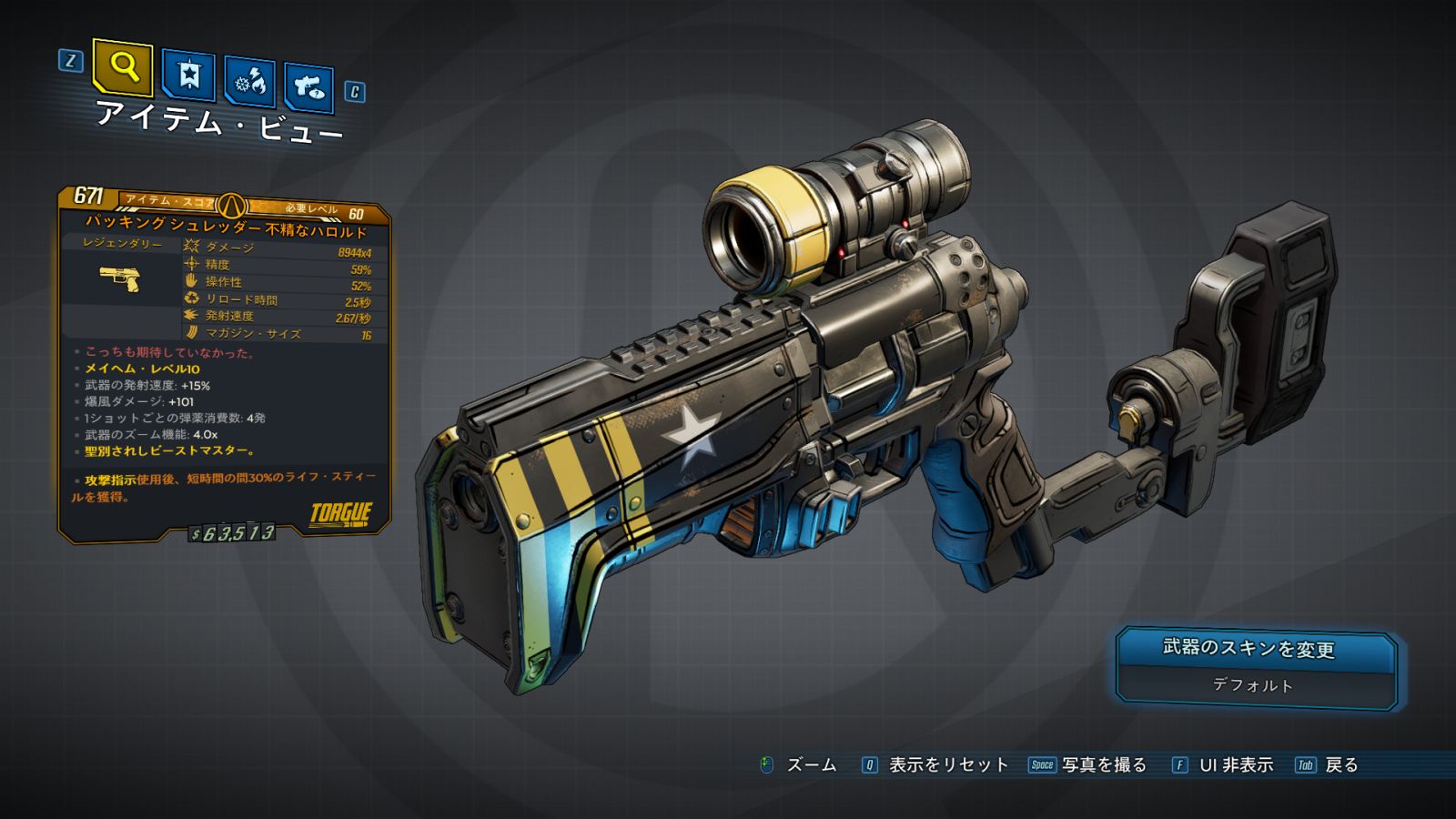This screenshot has height=819, width=1456.
Task: Click the 戻る back label
Action: (x=1340, y=765)
